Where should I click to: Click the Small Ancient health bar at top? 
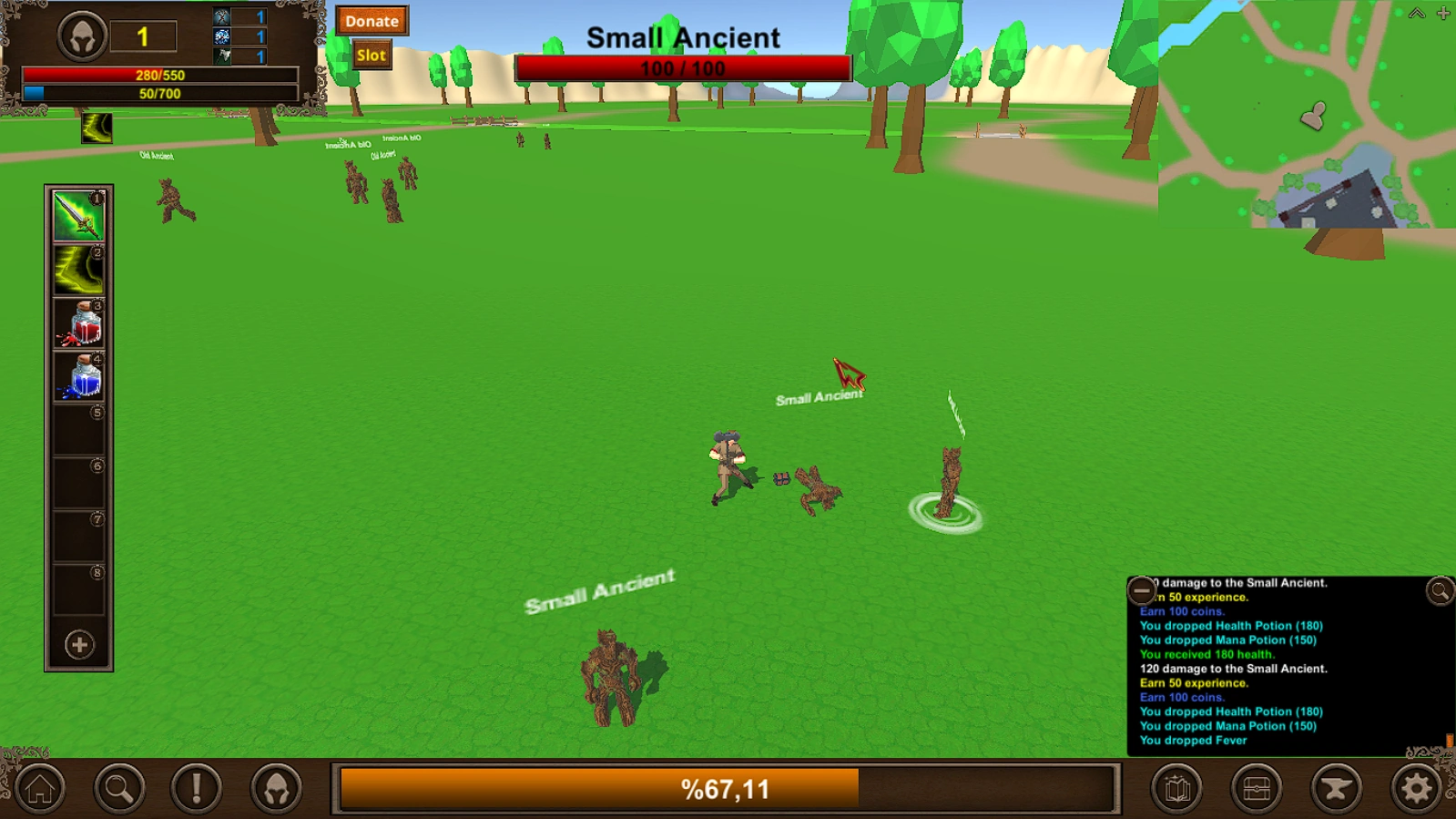pos(682,68)
